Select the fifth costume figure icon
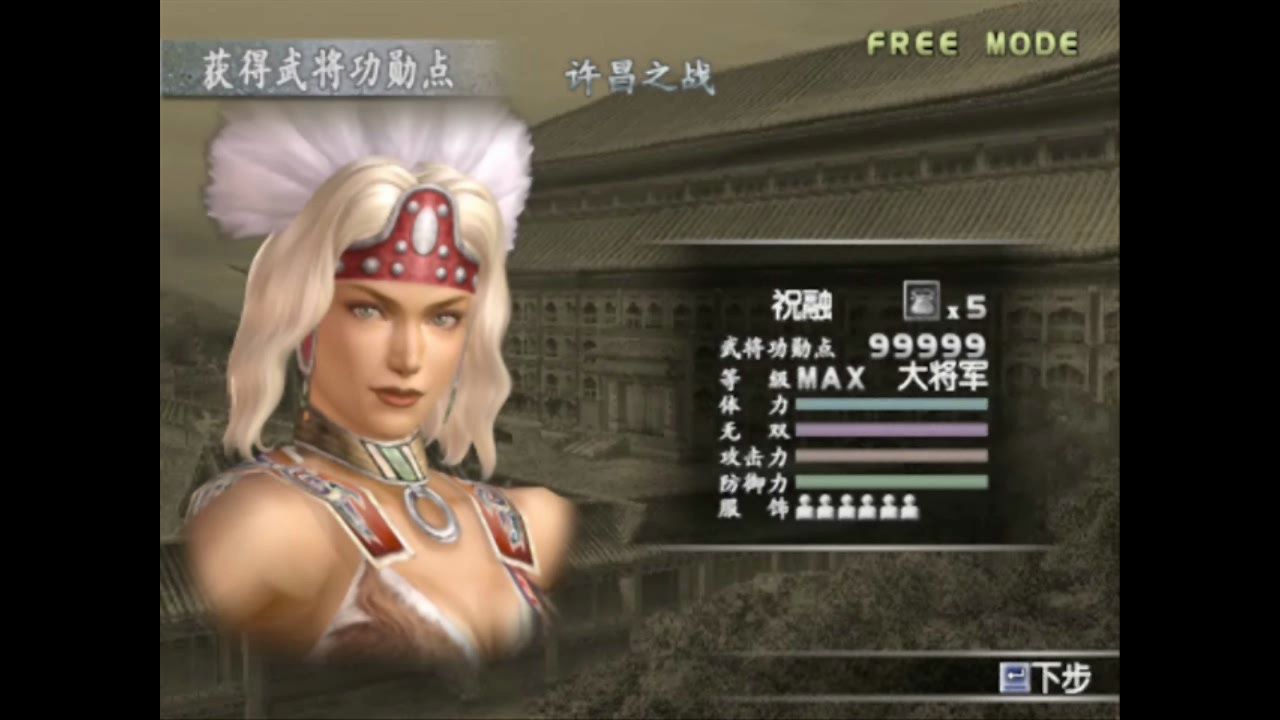This screenshot has height=720, width=1280. (890, 510)
